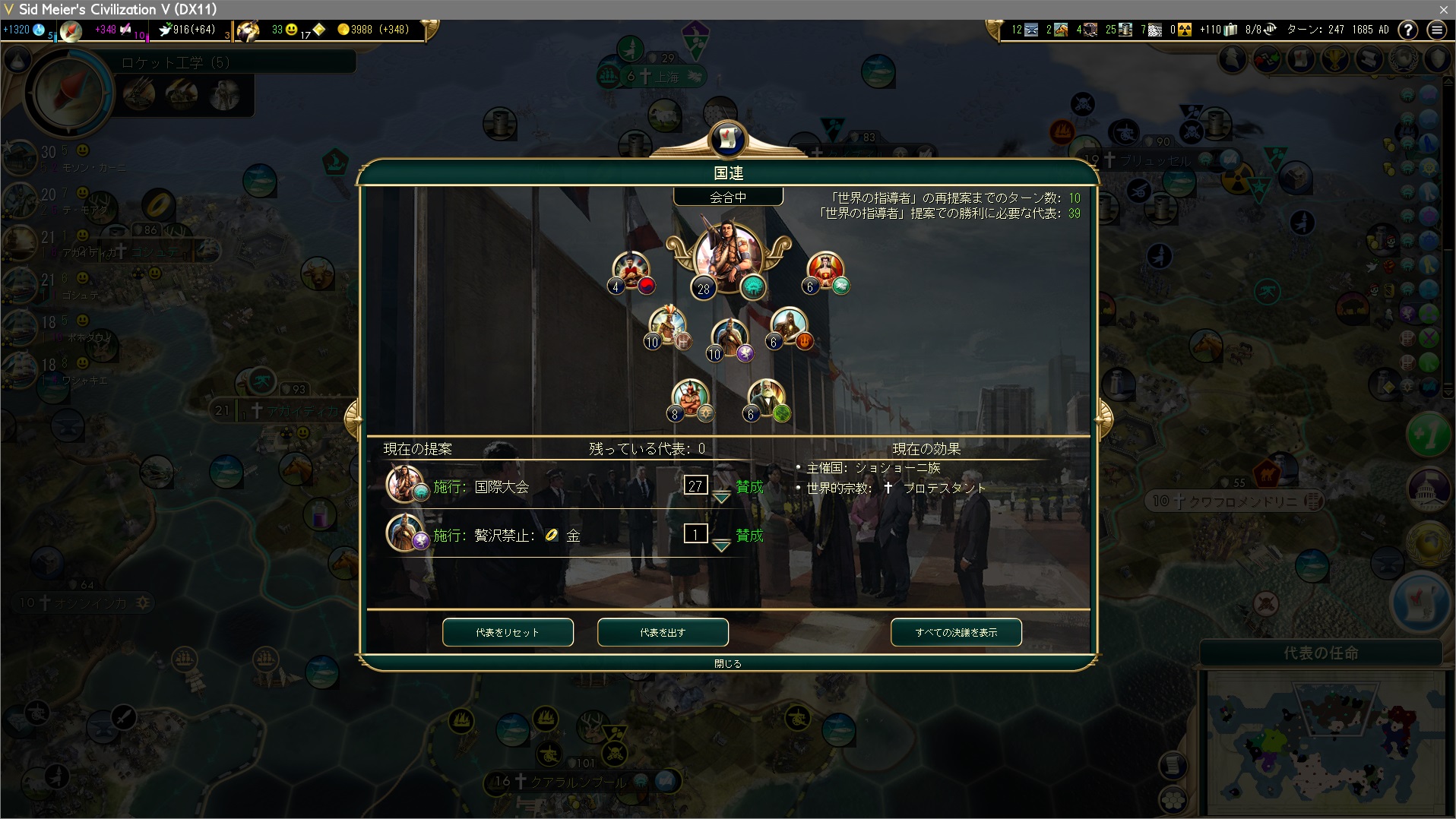The image size is (1456, 819).
Task: Select the leader portrait with 8 delegates
Action: point(690,397)
